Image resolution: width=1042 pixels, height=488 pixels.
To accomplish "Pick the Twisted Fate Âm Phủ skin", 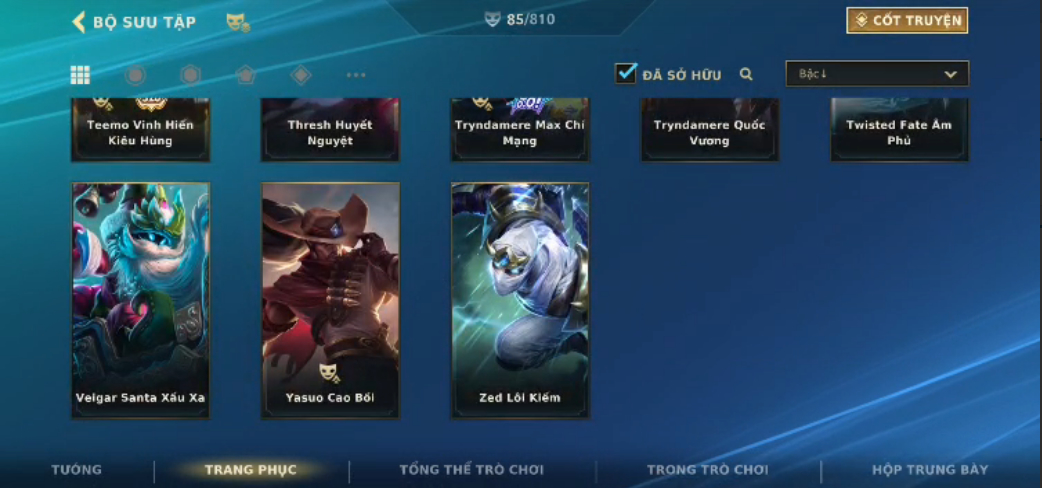I will (899, 131).
